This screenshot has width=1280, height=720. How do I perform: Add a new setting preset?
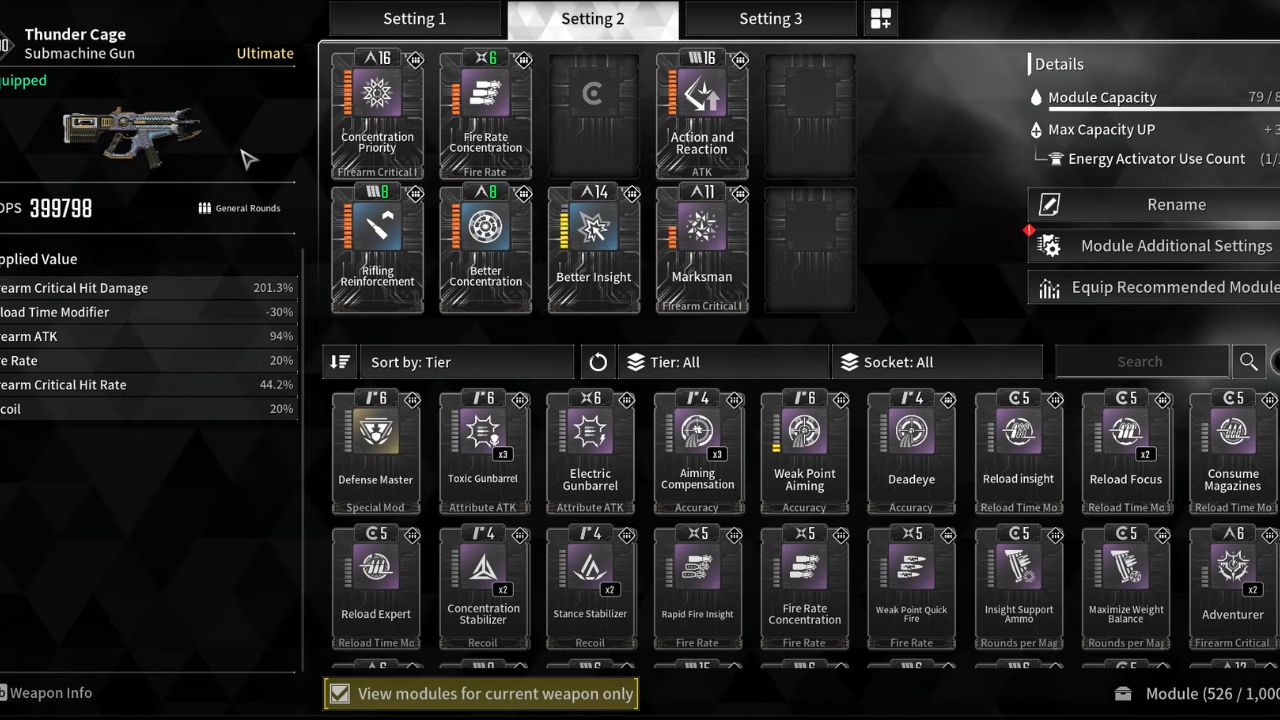click(881, 19)
